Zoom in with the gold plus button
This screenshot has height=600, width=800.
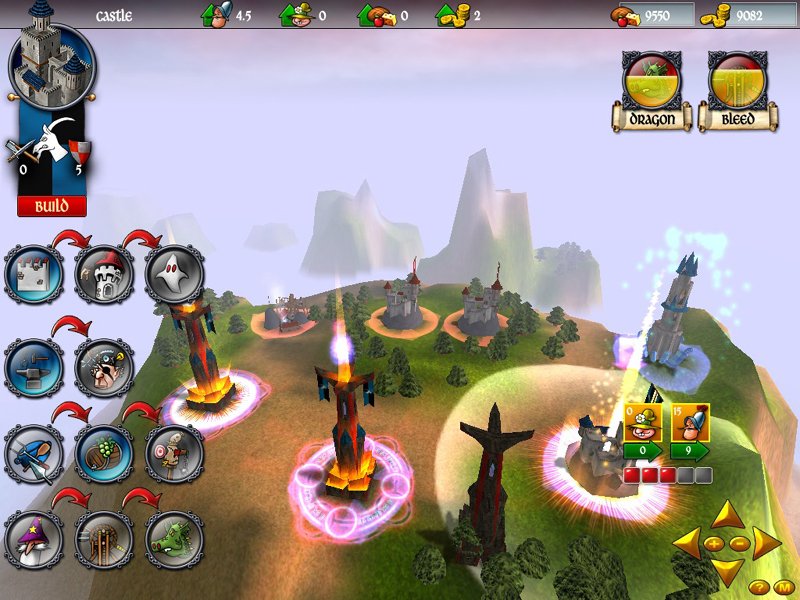click(x=716, y=543)
